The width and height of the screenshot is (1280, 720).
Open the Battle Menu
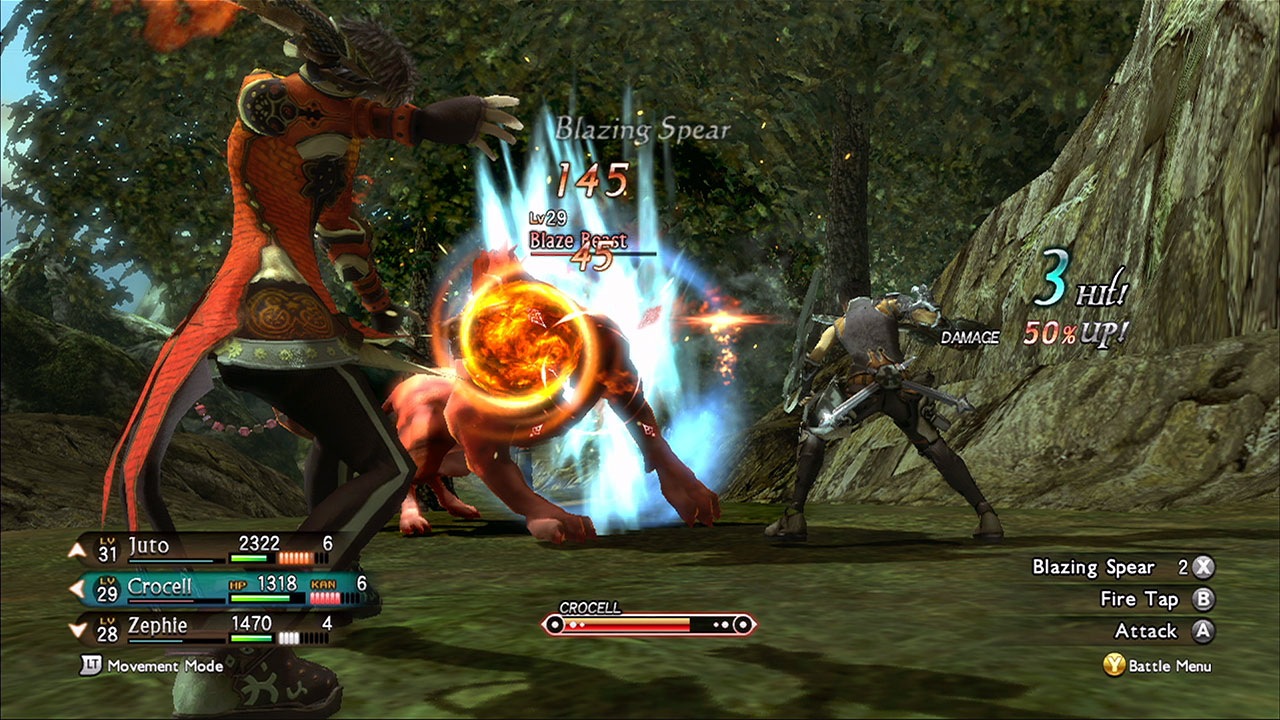click(x=1158, y=666)
